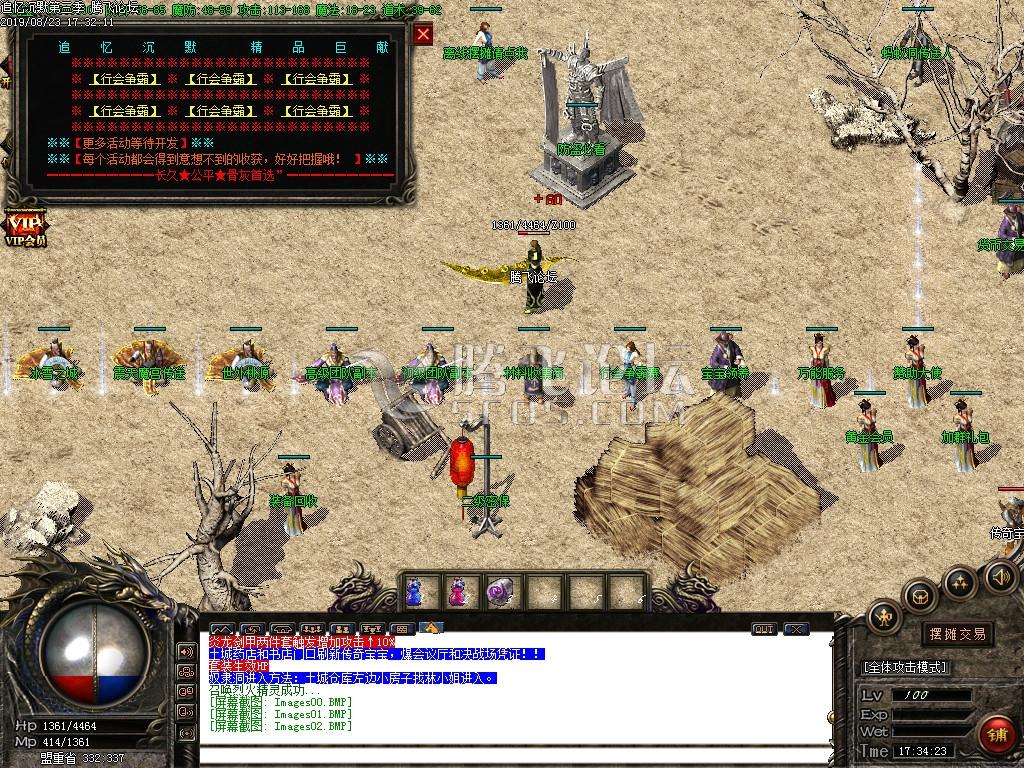
Task: Click the X button beside the QUT button
Action: 795,629
